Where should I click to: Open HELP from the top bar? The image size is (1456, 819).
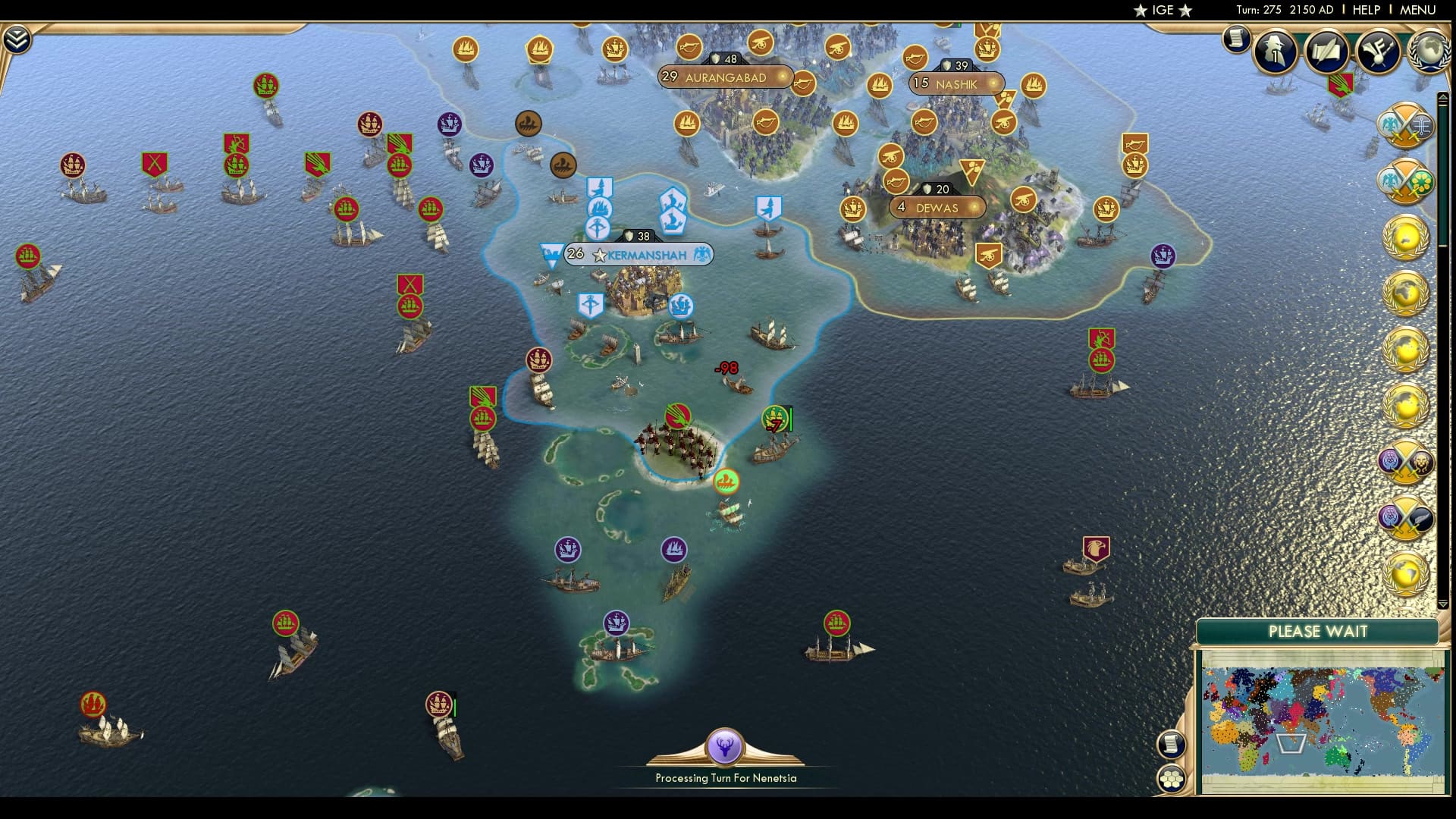click(1365, 10)
